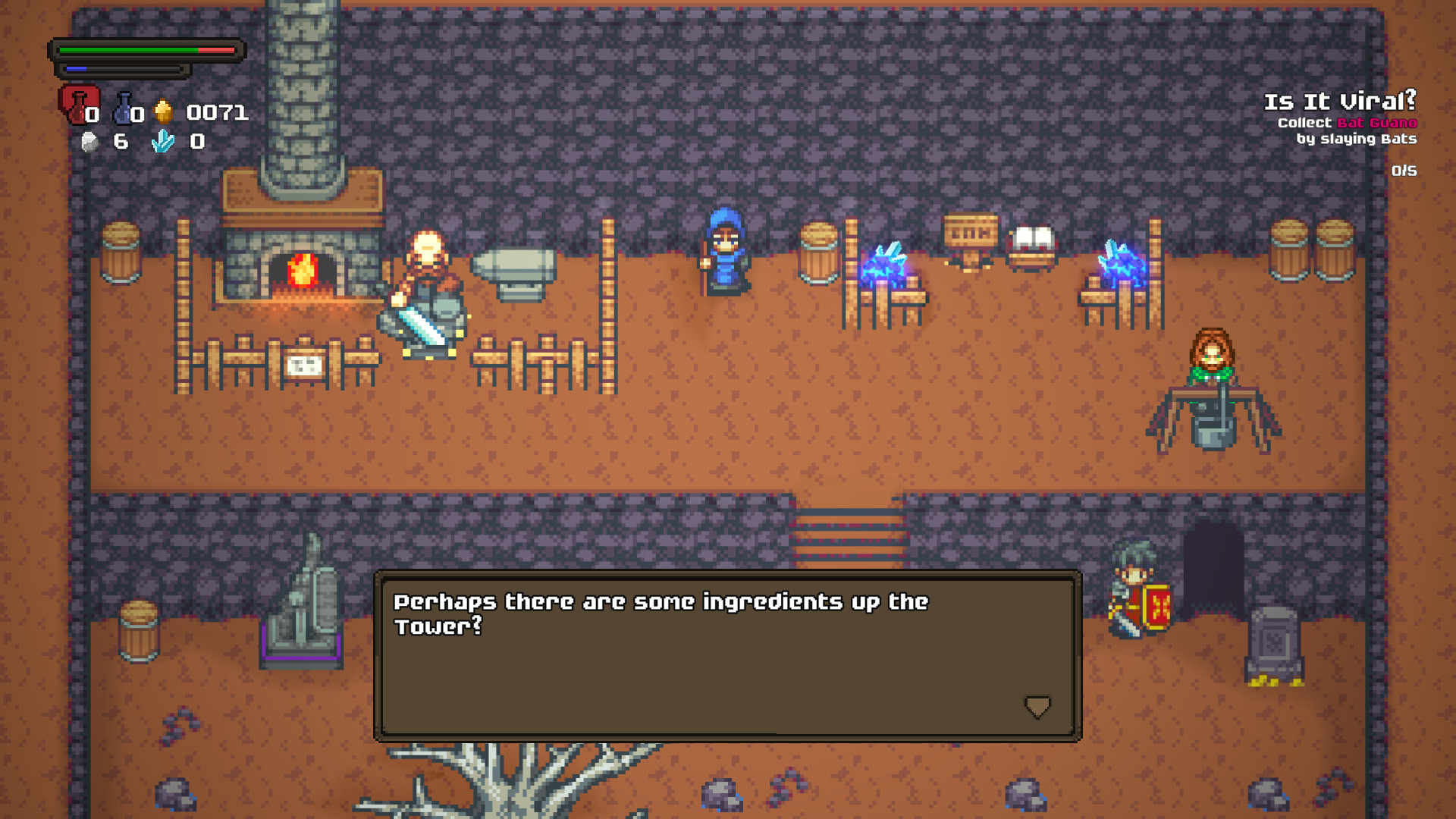Open the quest title Is It Viral?
1456x819 pixels.
pos(1340,99)
